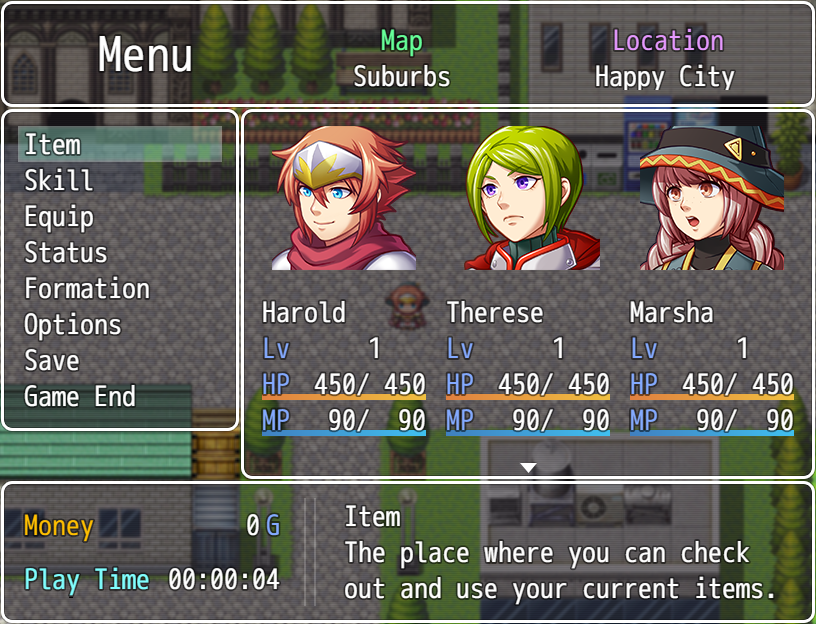
Task: Select Skill from the command list
Action: click(59, 181)
